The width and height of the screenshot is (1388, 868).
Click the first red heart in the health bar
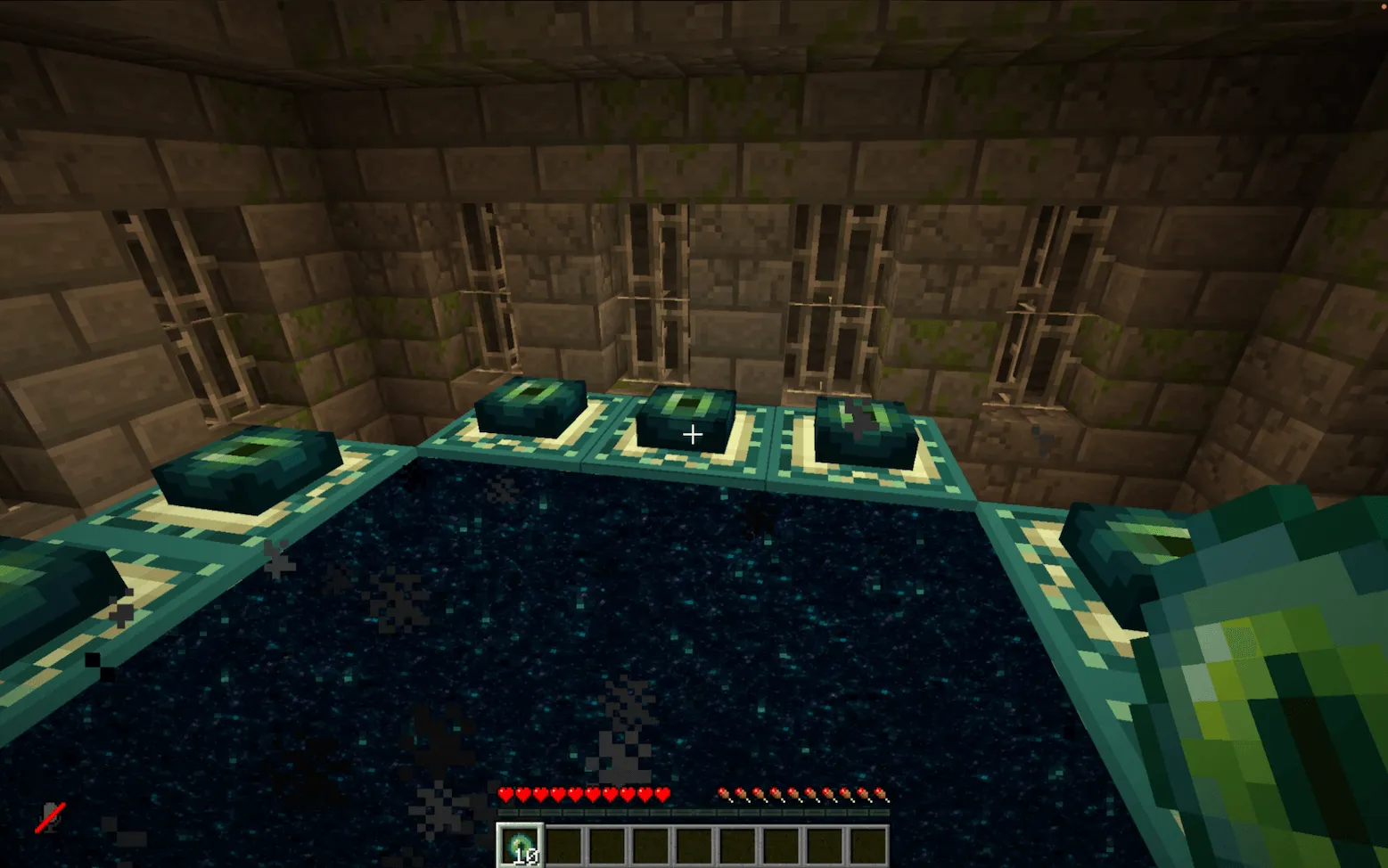click(506, 792)
